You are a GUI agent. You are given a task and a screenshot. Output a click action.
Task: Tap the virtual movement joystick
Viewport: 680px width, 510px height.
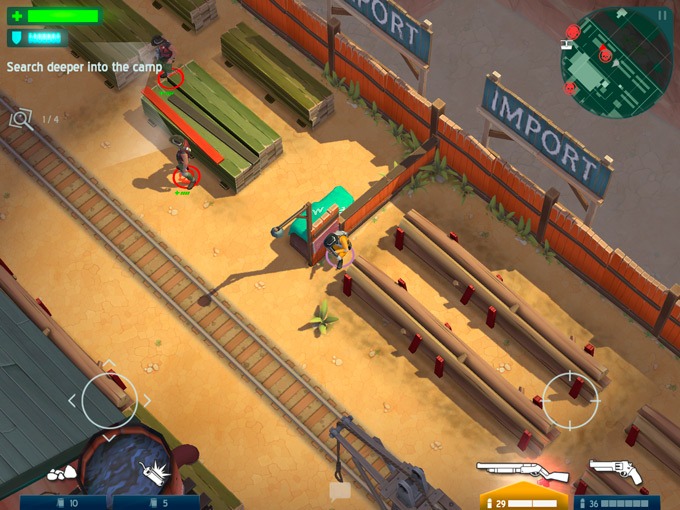coord(109,400)
